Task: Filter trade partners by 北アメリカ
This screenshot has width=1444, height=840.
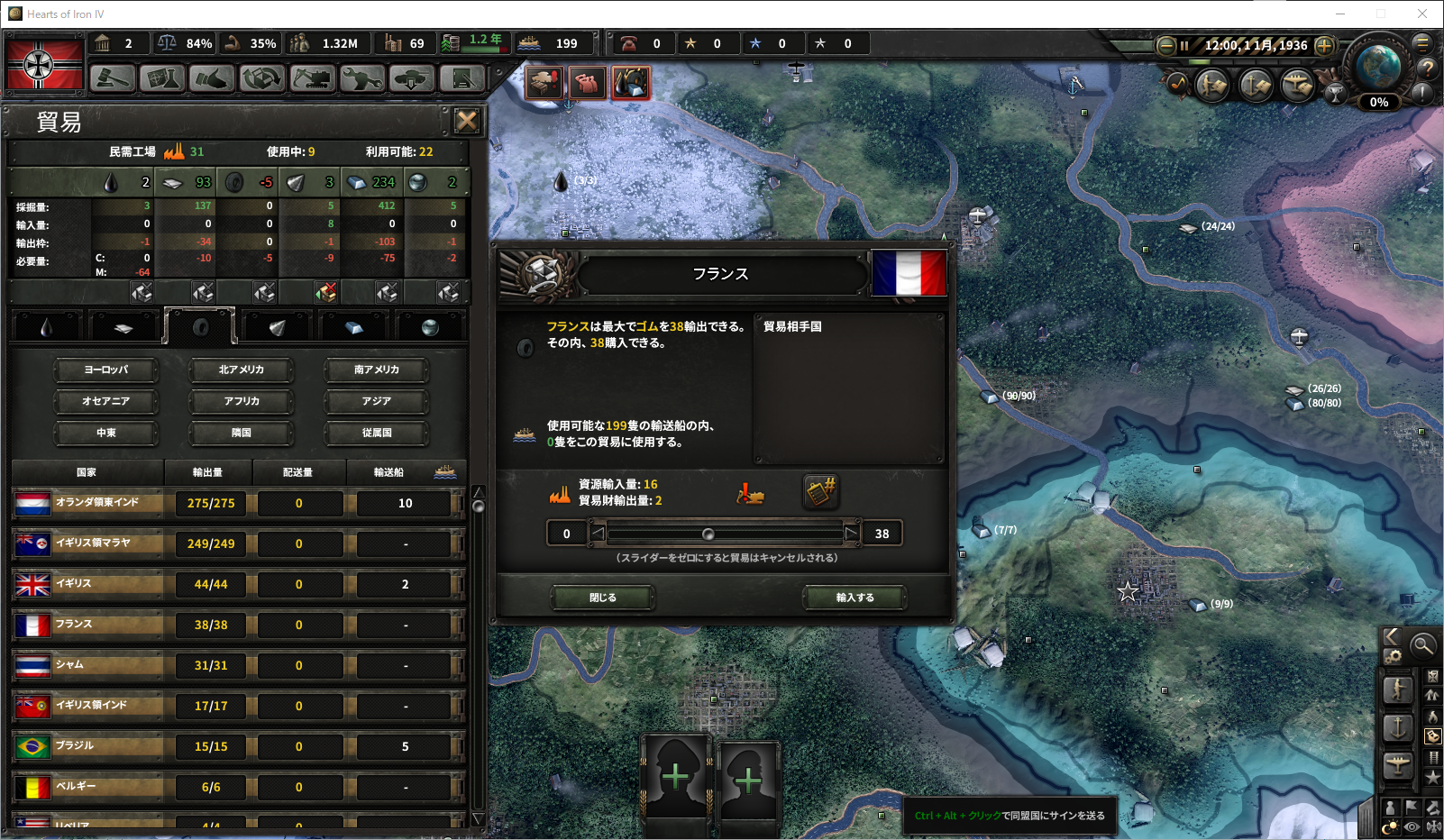Action: click(242, 370)
